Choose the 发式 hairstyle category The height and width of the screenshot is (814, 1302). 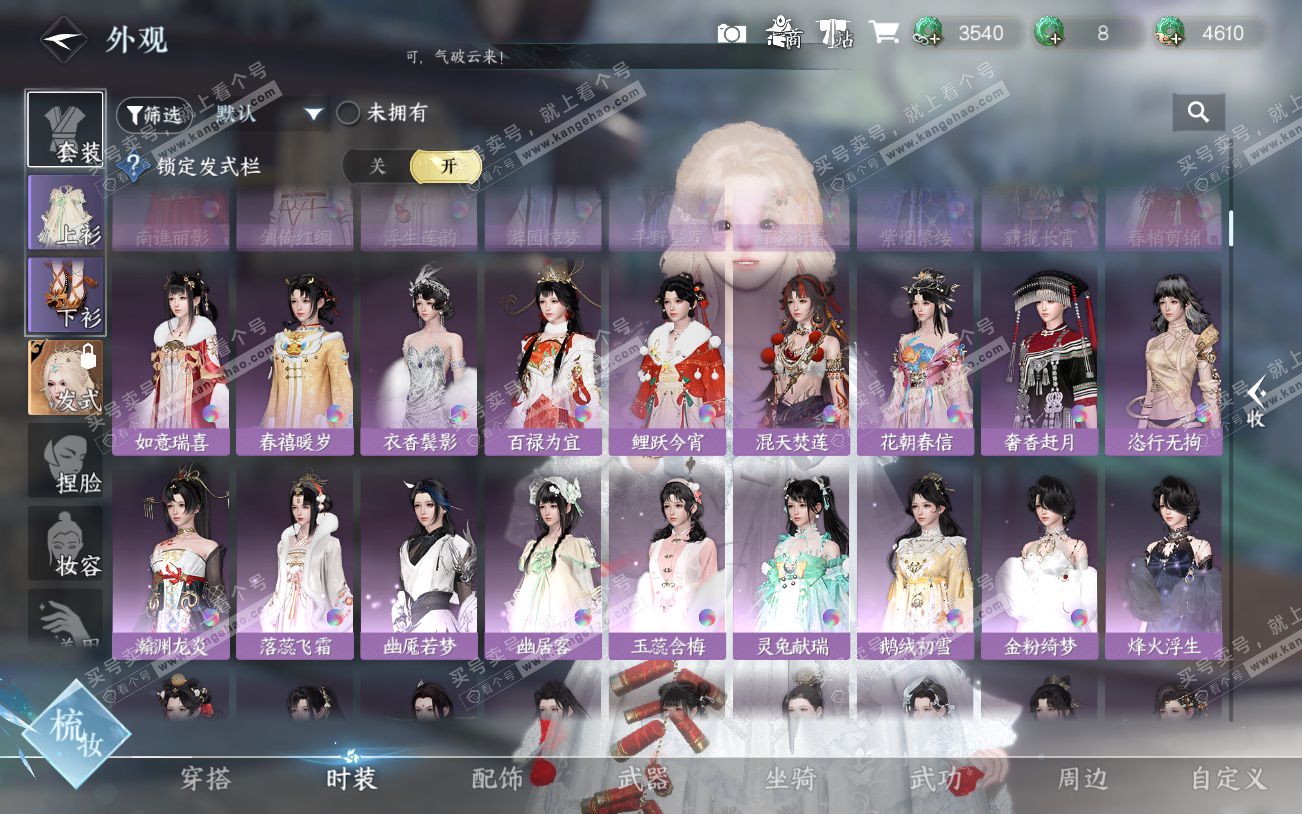click(x=66, y=377)
